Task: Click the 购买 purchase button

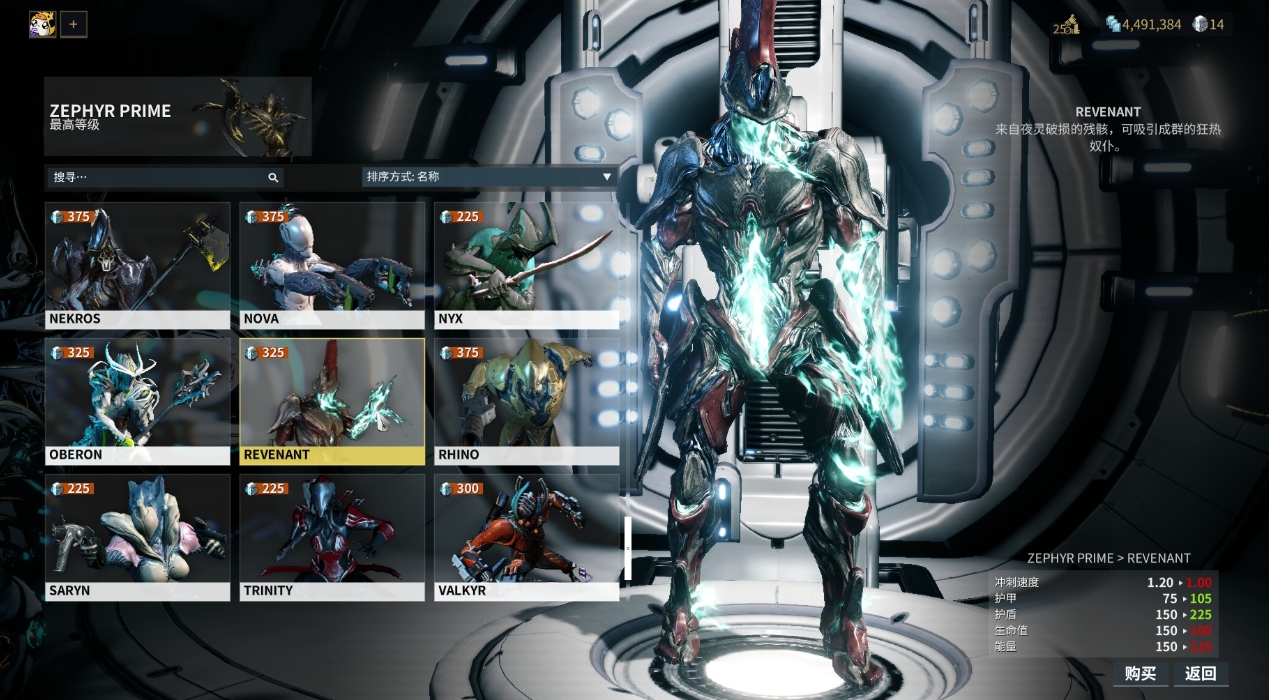Action: (1140, 673)
